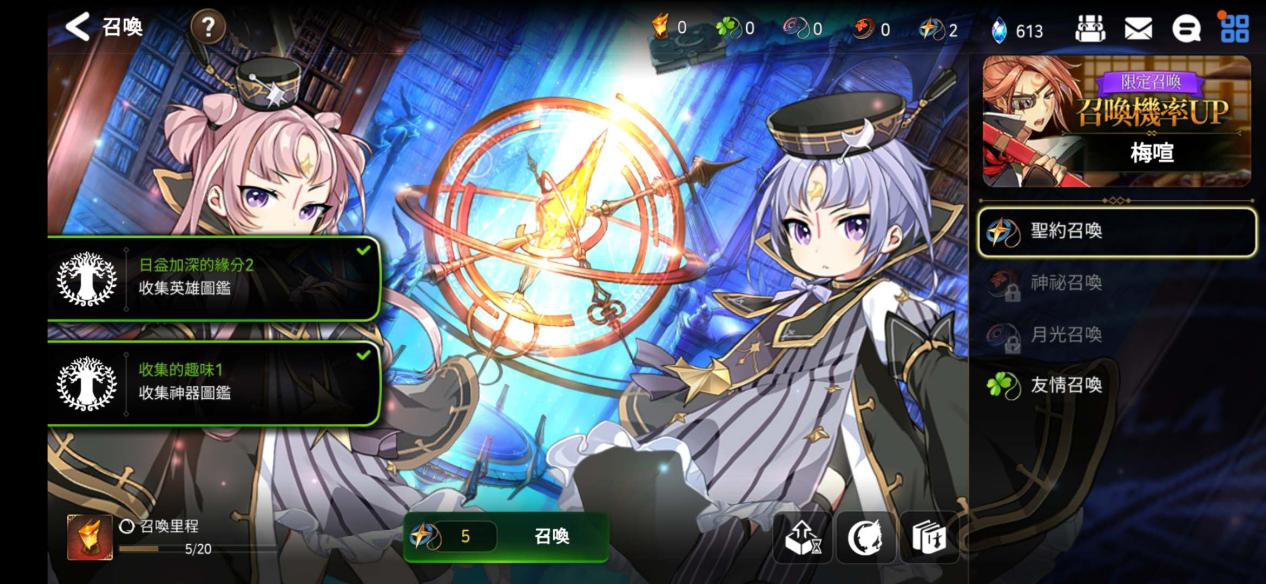This screenshot has width=1266, height=584.
Task: Open the blue grid main menu
Action: click(x=1235, y=29)
